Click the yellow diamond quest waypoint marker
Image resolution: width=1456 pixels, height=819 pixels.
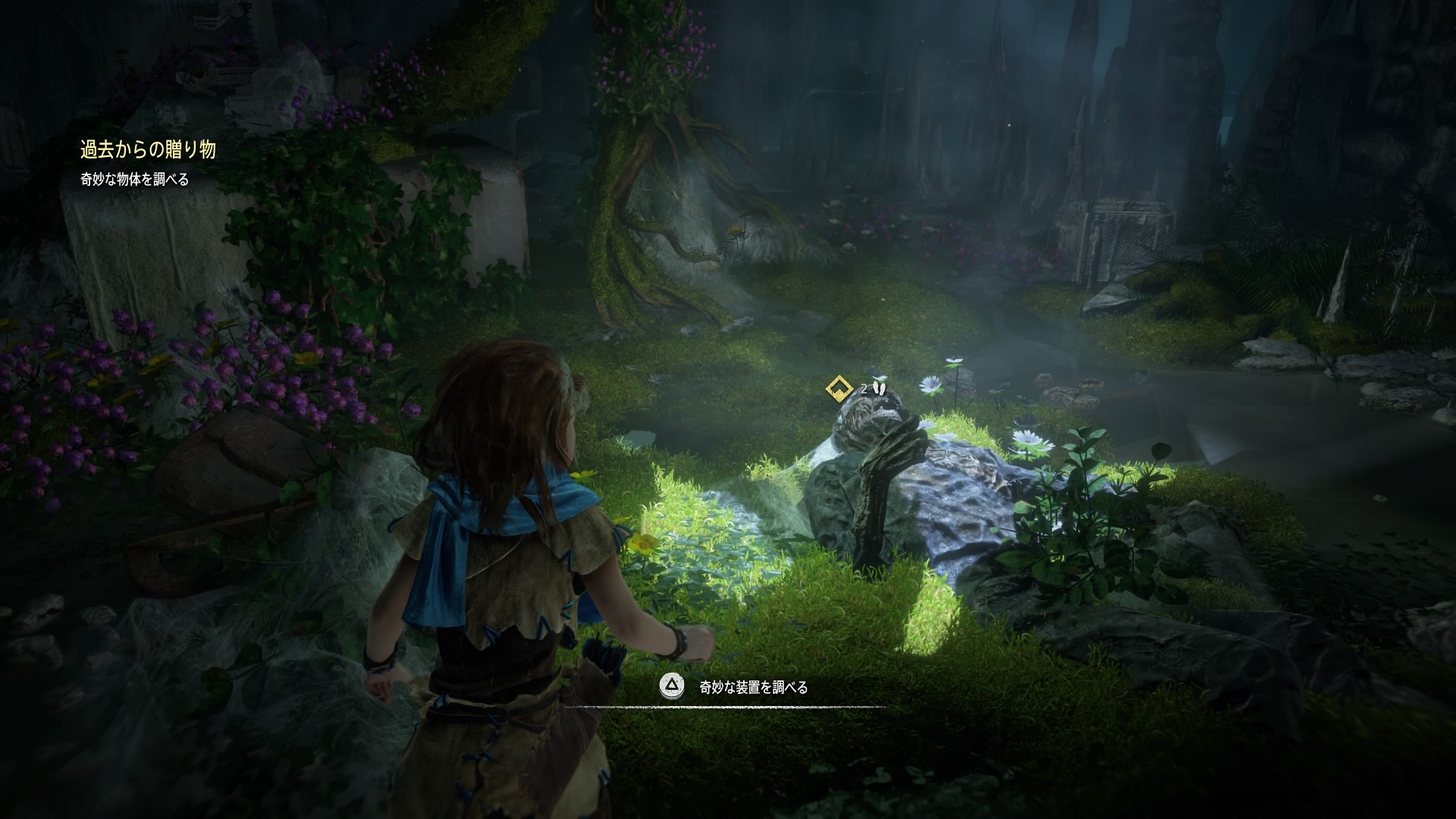coord(838,389)
